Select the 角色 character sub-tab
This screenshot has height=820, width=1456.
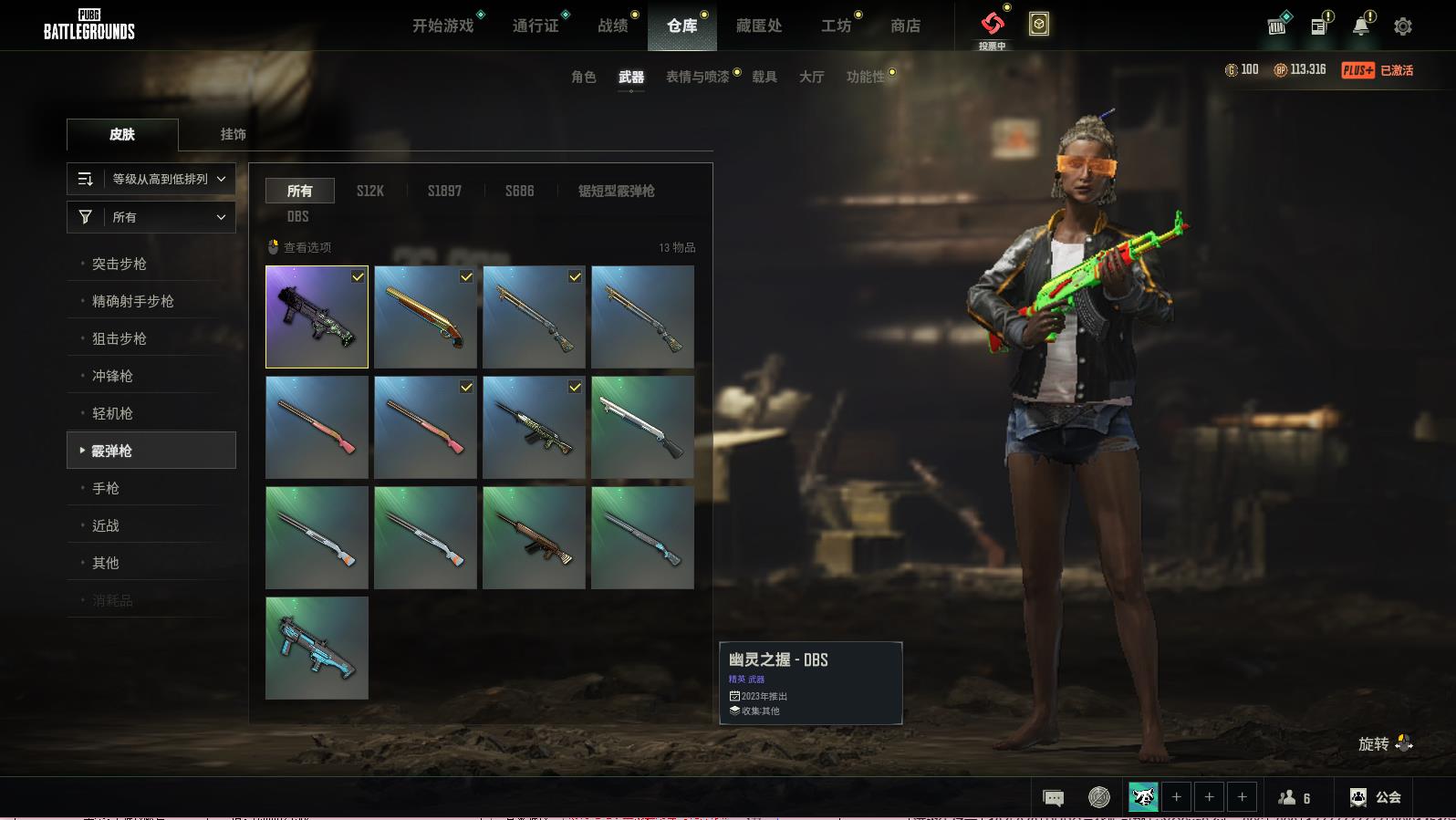583,77
